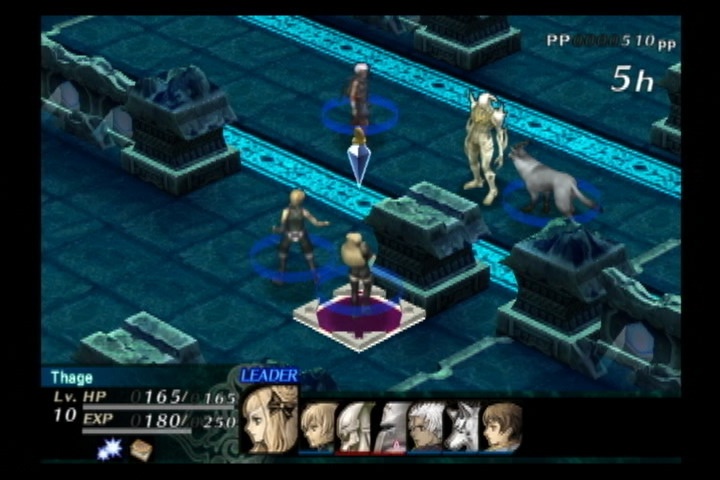Select the brown-haired party member portrait

(501, 427)
